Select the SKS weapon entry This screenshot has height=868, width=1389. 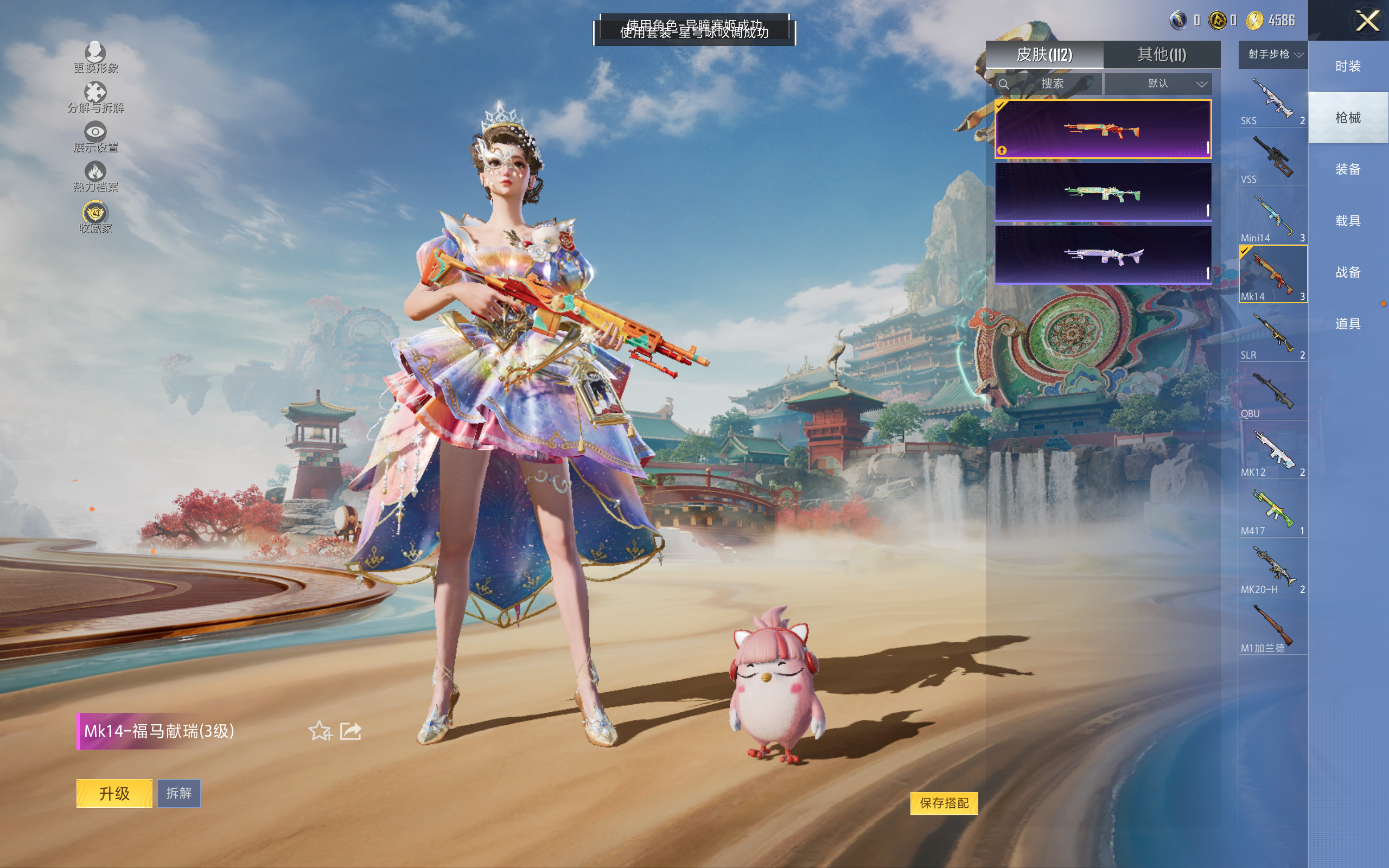point(1272,100)
